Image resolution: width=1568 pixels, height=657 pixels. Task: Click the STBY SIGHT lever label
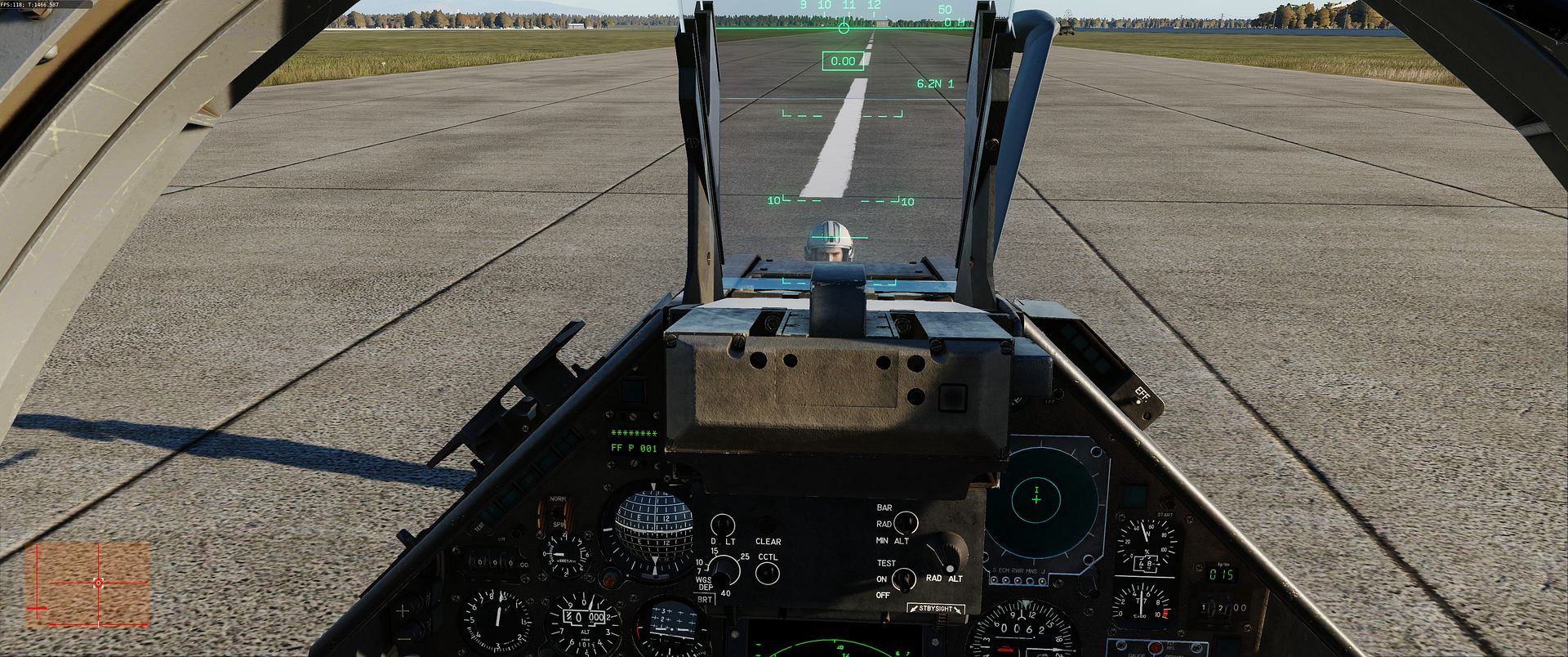[935, 609]
